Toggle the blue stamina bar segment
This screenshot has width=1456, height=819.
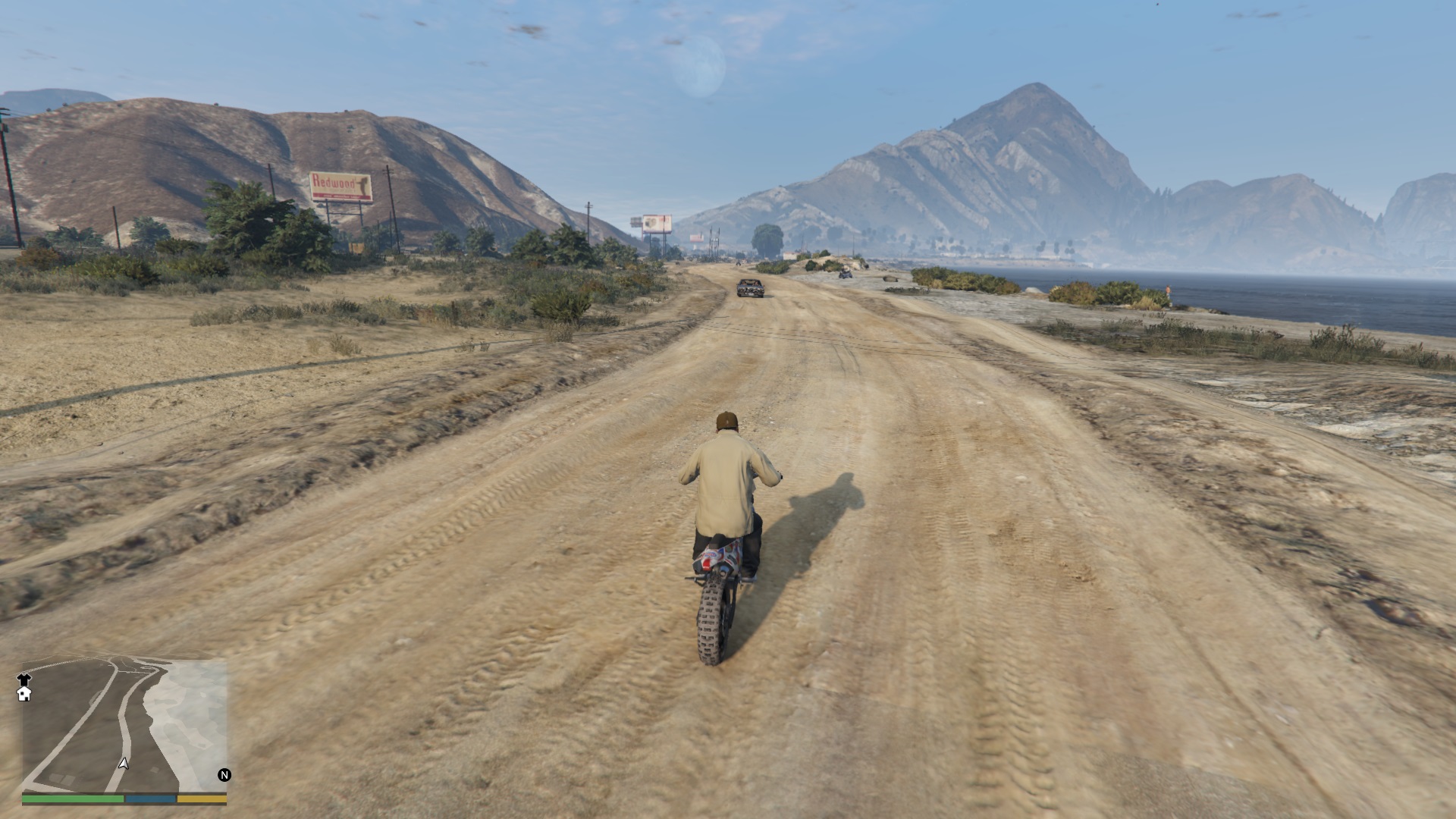(150, 799)
